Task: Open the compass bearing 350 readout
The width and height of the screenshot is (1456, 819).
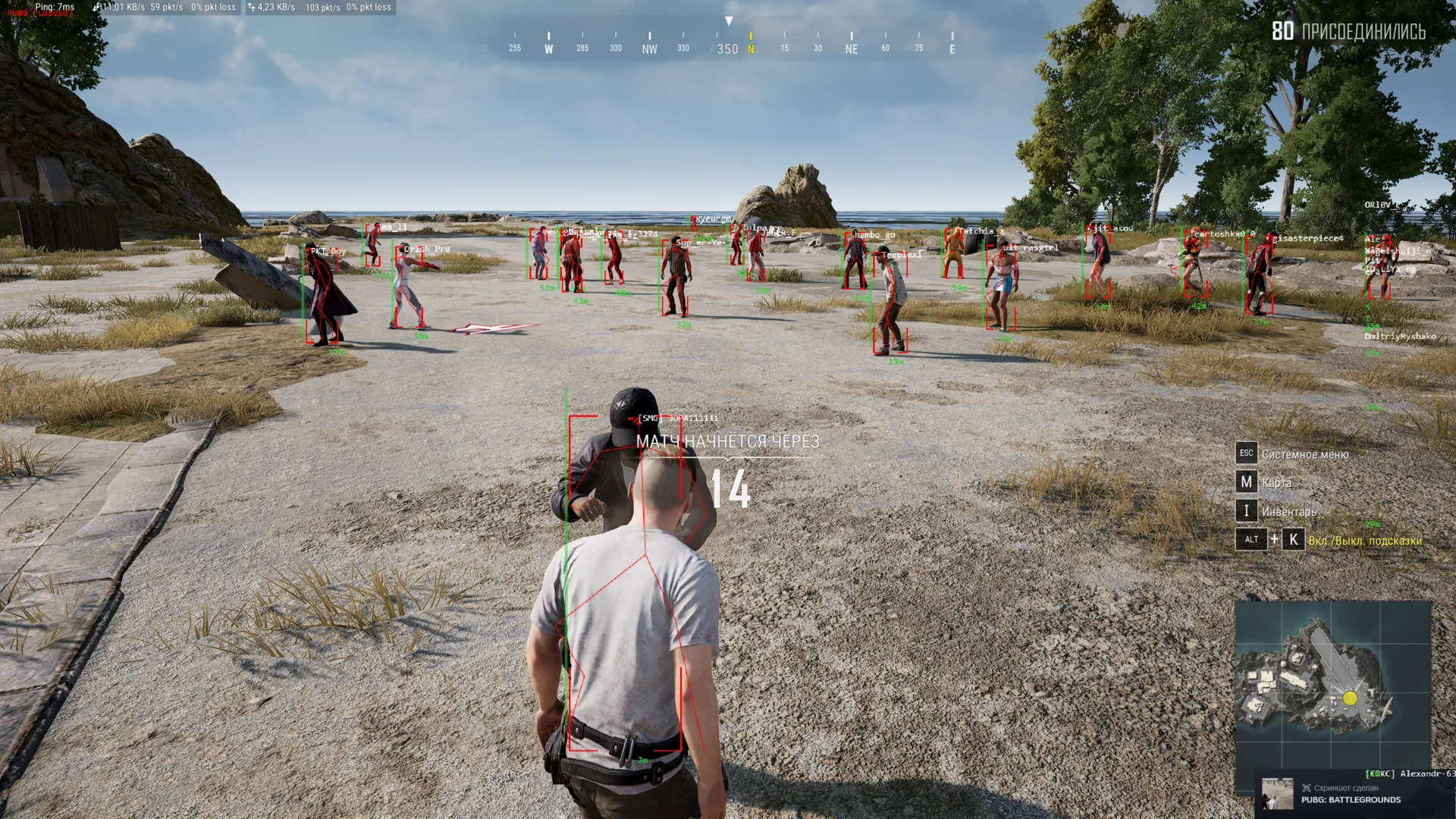Action: click(728, 48)
